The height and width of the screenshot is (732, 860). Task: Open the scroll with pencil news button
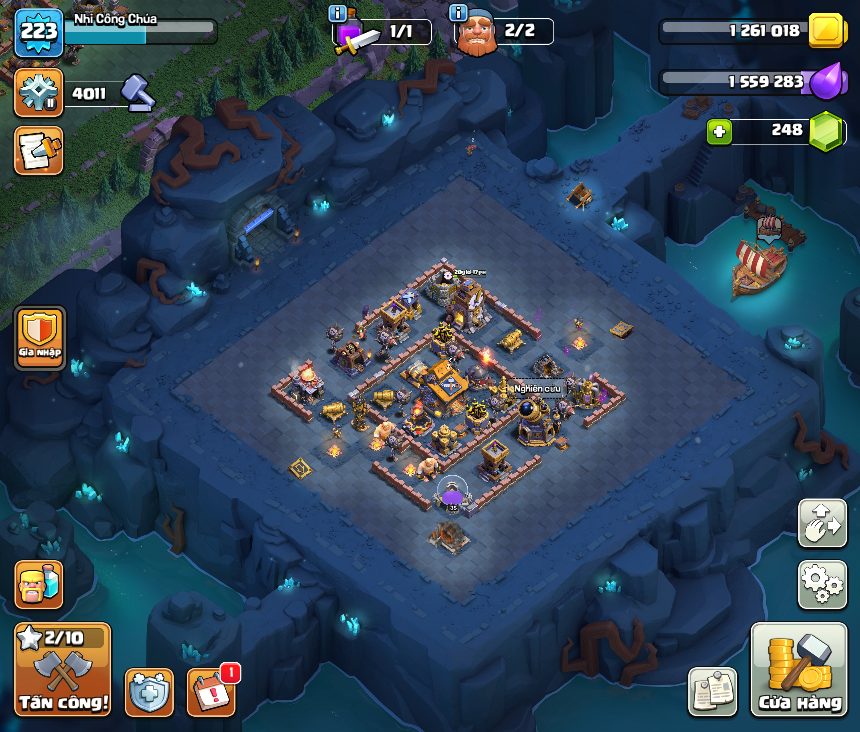coord(39,150)
